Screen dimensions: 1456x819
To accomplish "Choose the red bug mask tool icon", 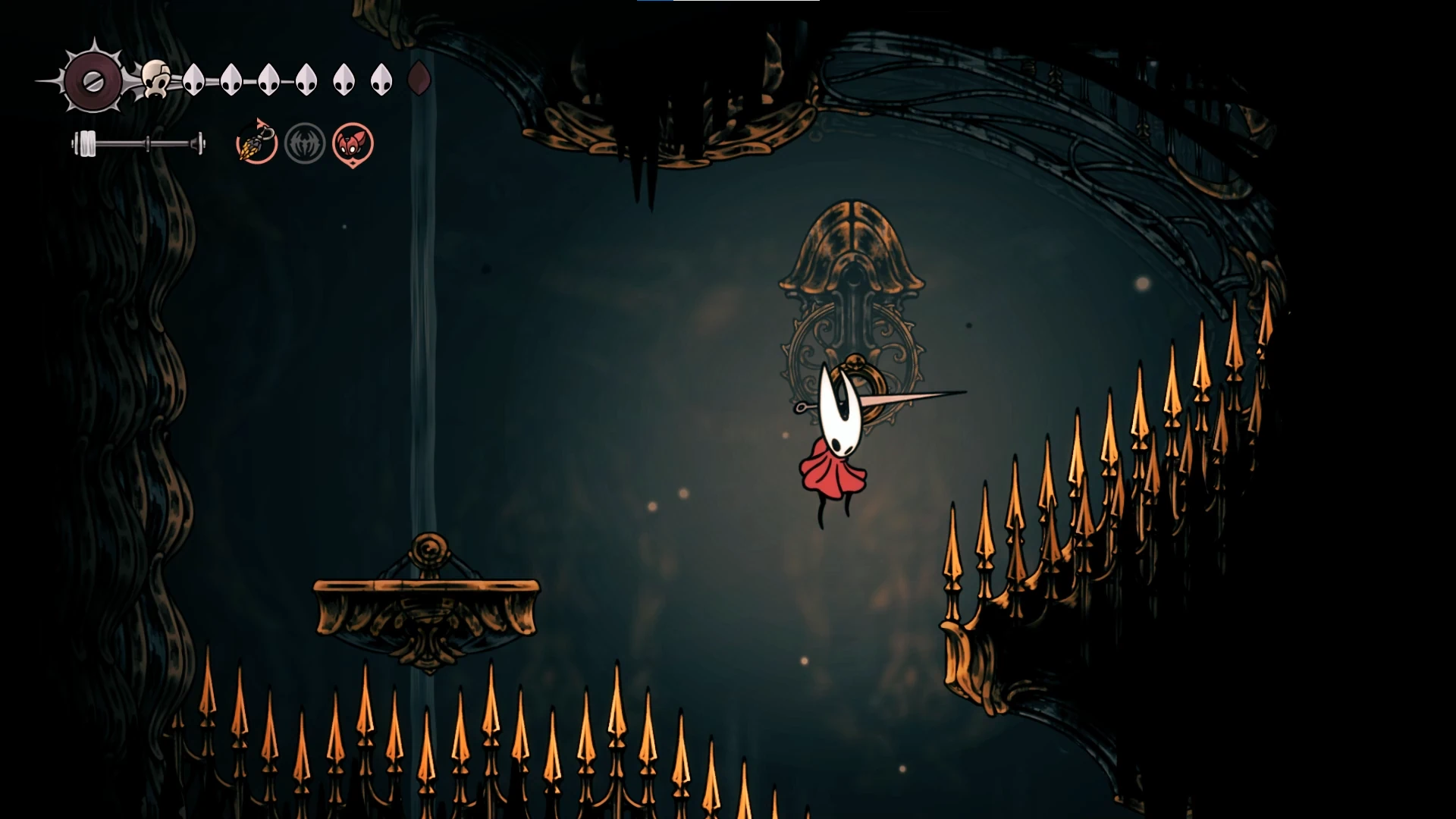I will [353, 143].
